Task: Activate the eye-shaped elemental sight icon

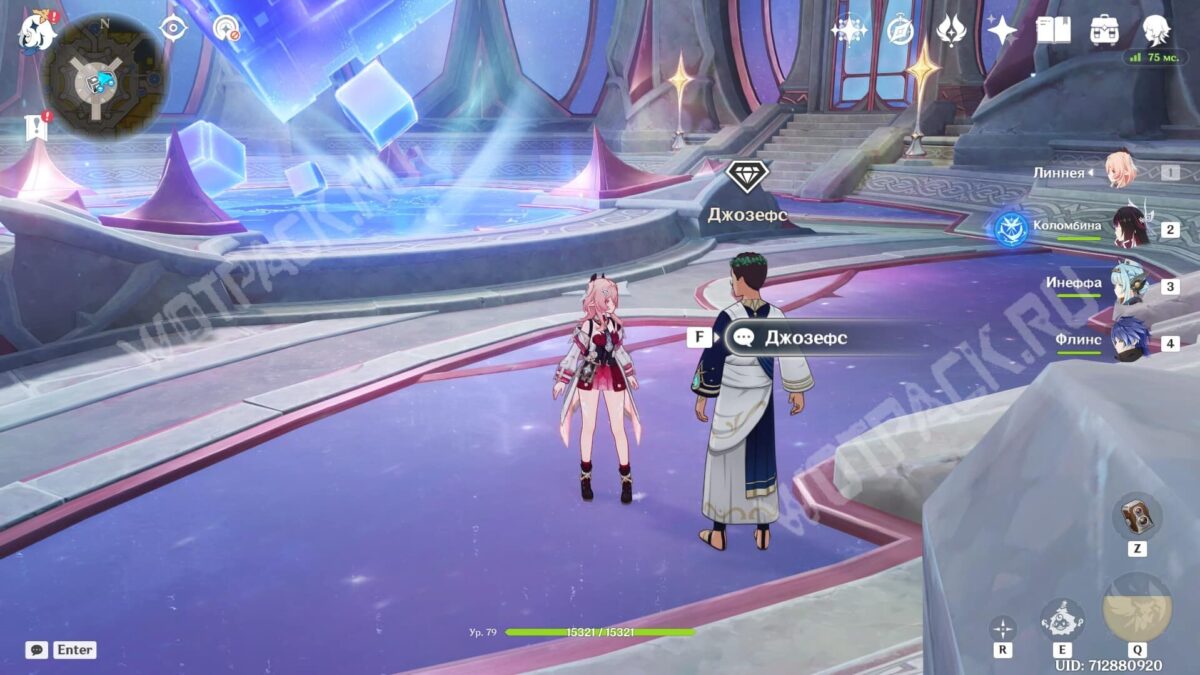Action: [173, 28]
